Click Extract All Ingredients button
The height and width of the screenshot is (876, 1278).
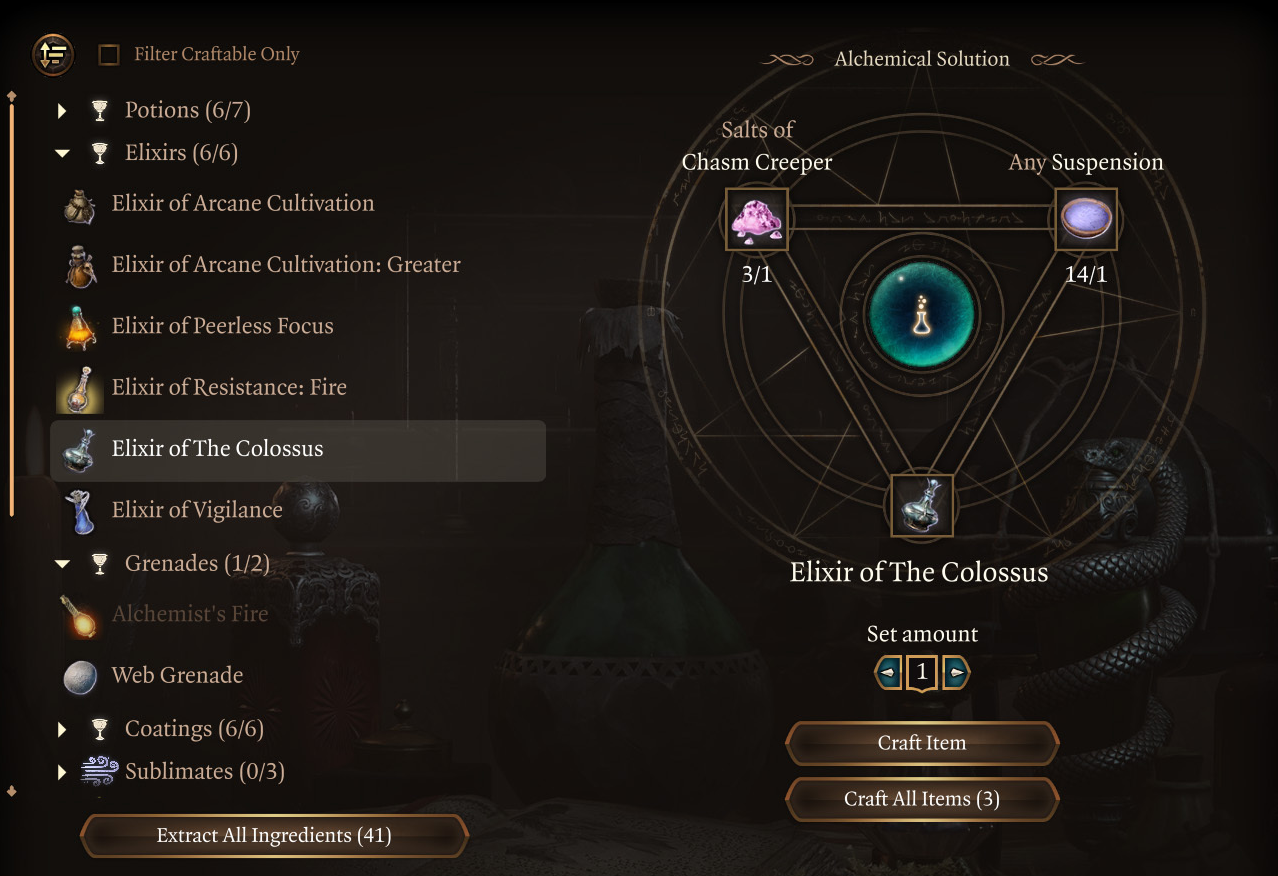[x=273, y=836]
